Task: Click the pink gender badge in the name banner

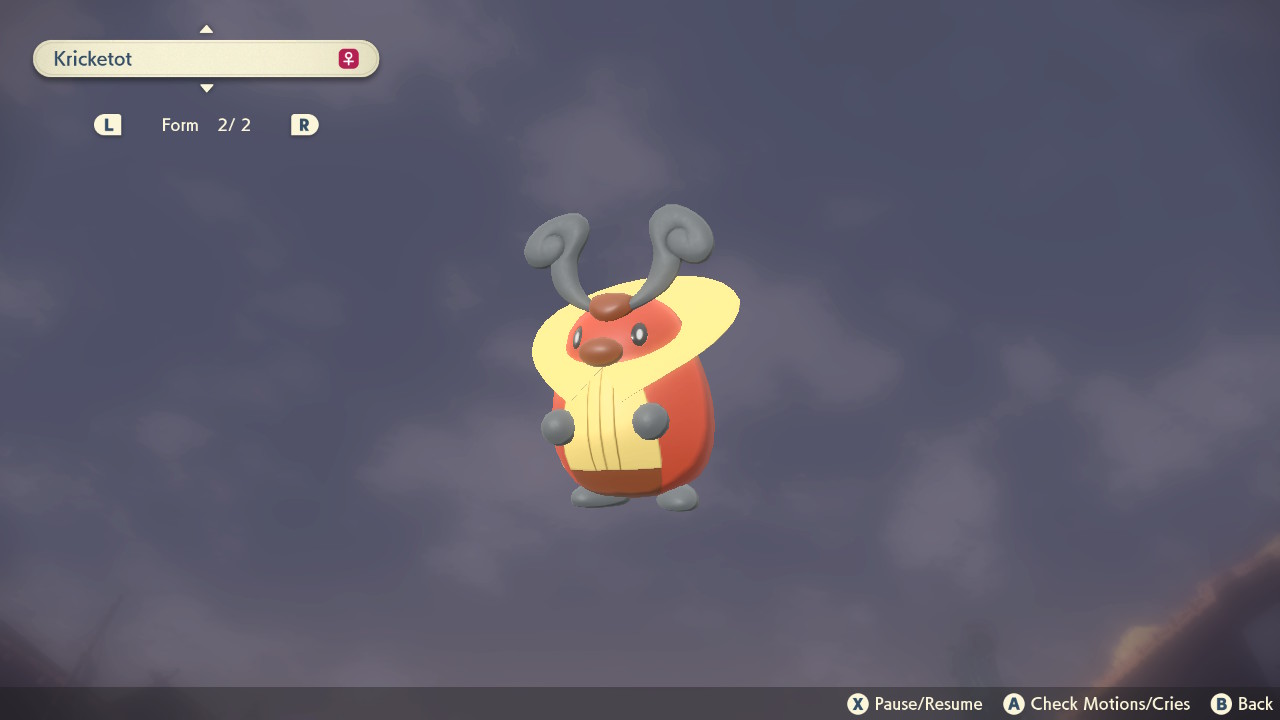Action: coord(346,58)
